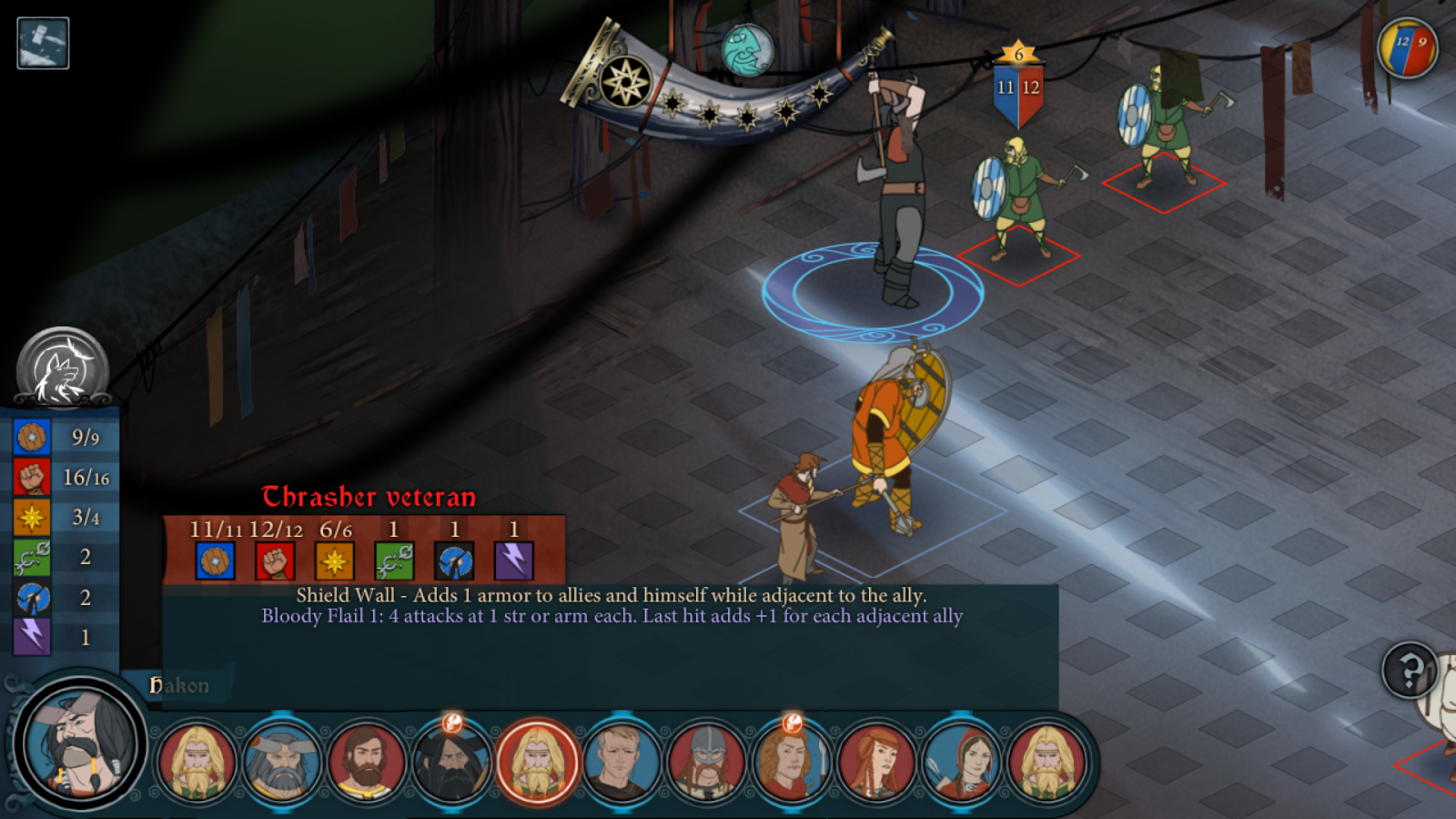Choose the hooded archer woman portrait
Screen dimensions: 1456x819
point(962,761)
